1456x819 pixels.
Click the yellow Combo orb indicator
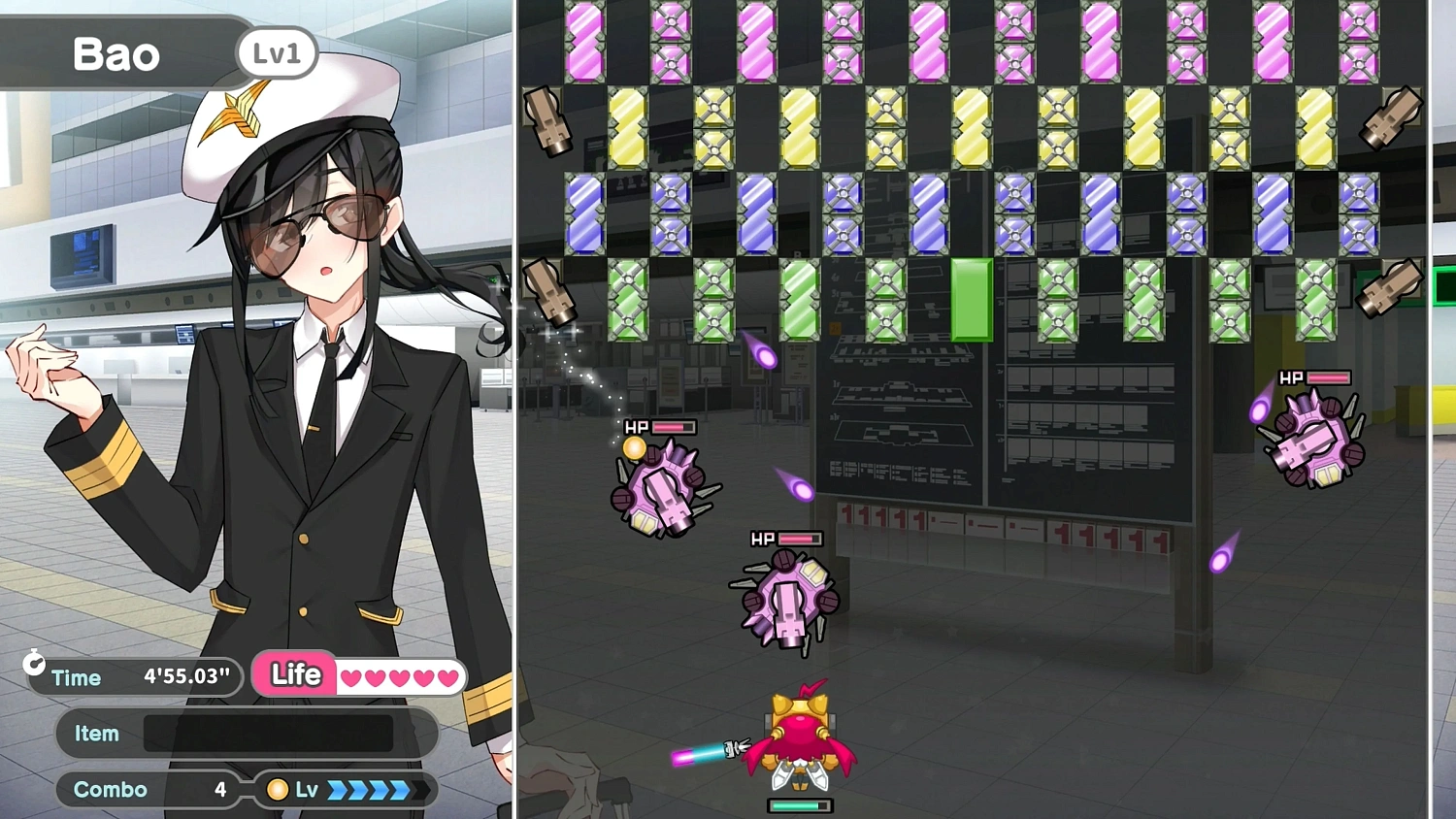click(279, 790)
